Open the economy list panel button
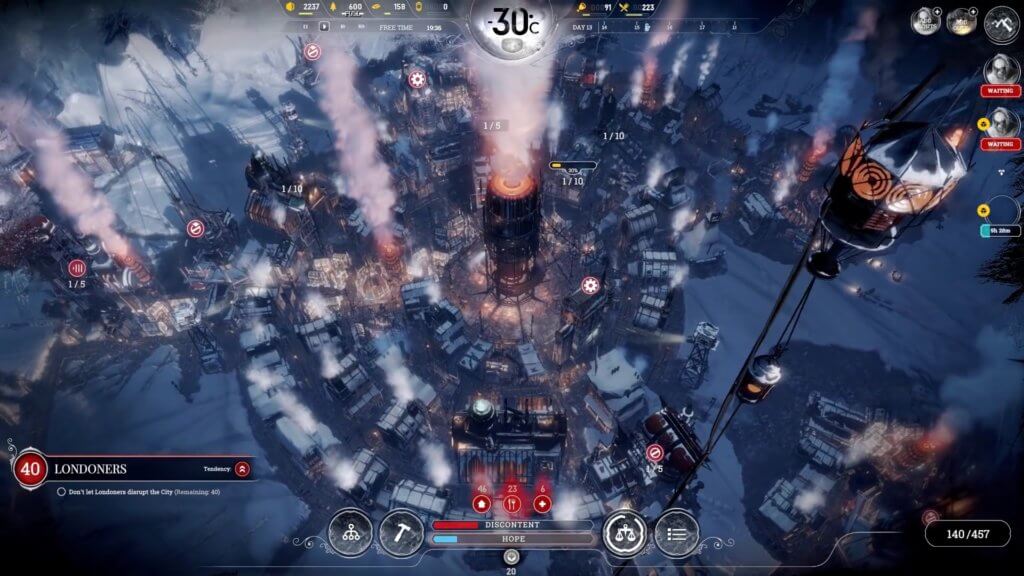Screen dimensions: 1024x576 click(x=677, y=533)
